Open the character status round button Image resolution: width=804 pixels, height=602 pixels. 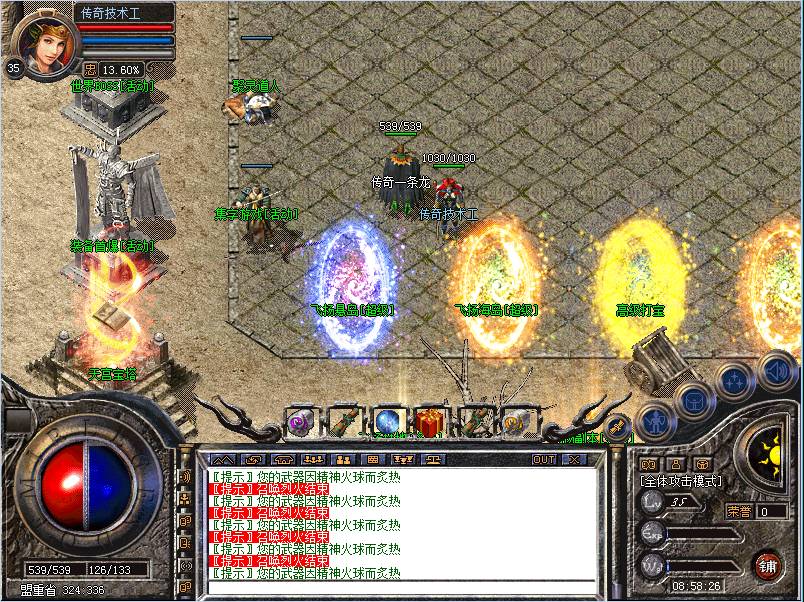click(657, 421)
